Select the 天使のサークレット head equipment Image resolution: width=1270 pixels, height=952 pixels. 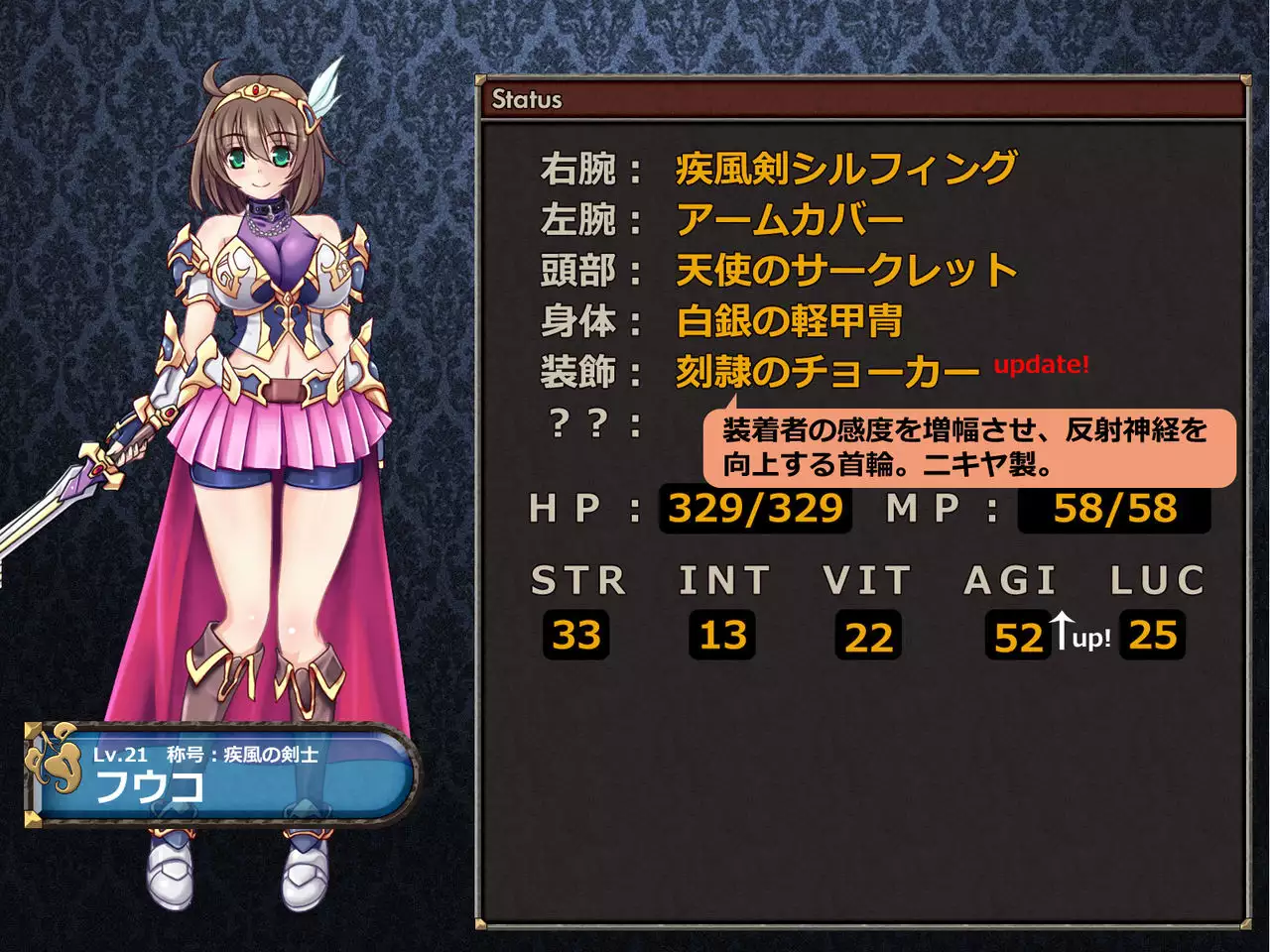point(845,271)
